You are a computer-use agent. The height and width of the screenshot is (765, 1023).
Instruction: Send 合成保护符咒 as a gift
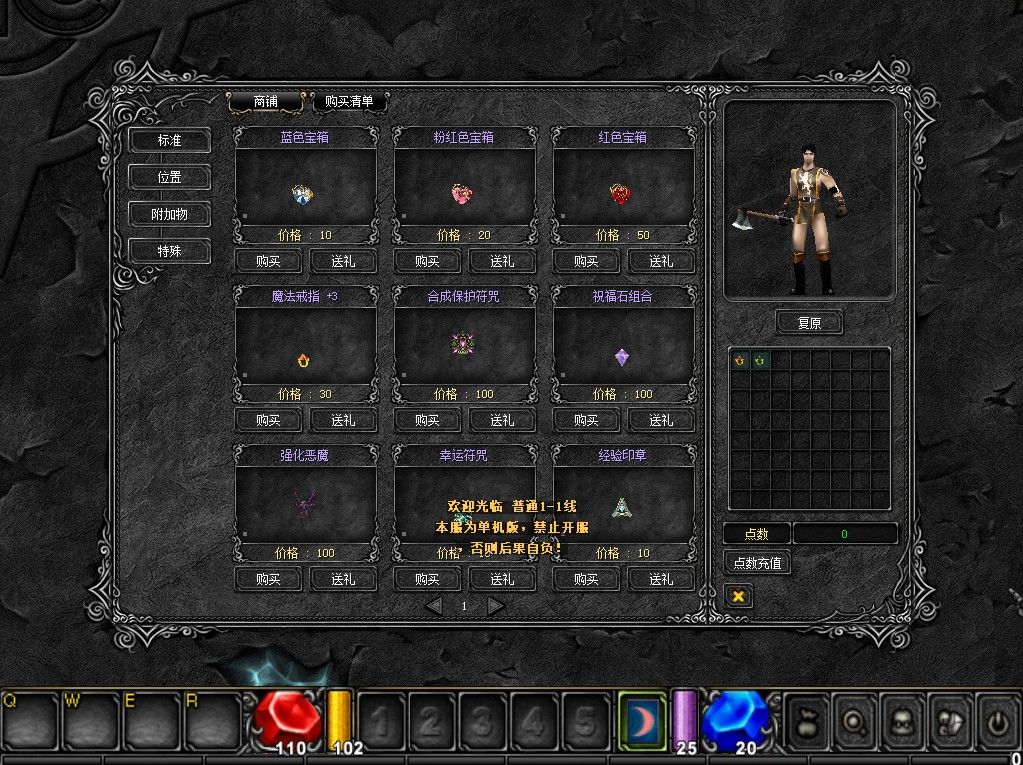[502, 420]
